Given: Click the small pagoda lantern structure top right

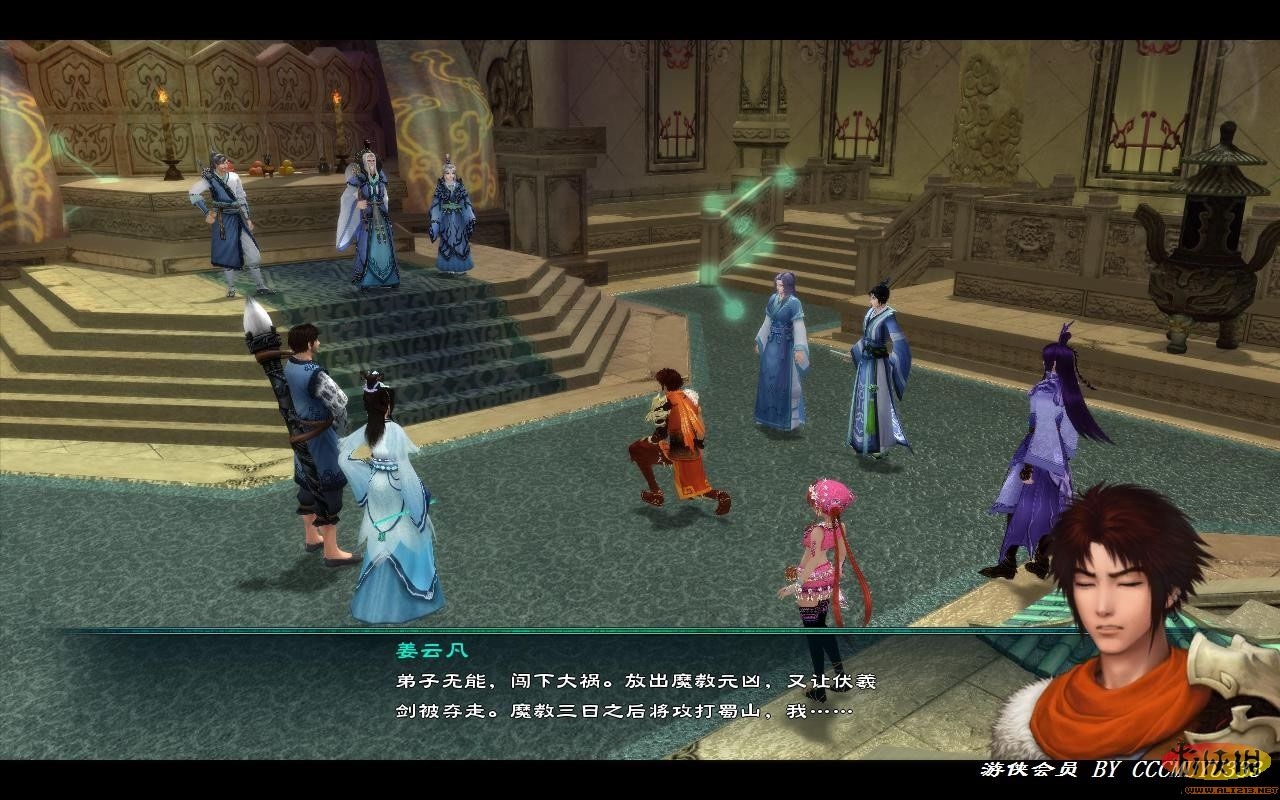Looking at the screenshot, I should click(1222, 170).
